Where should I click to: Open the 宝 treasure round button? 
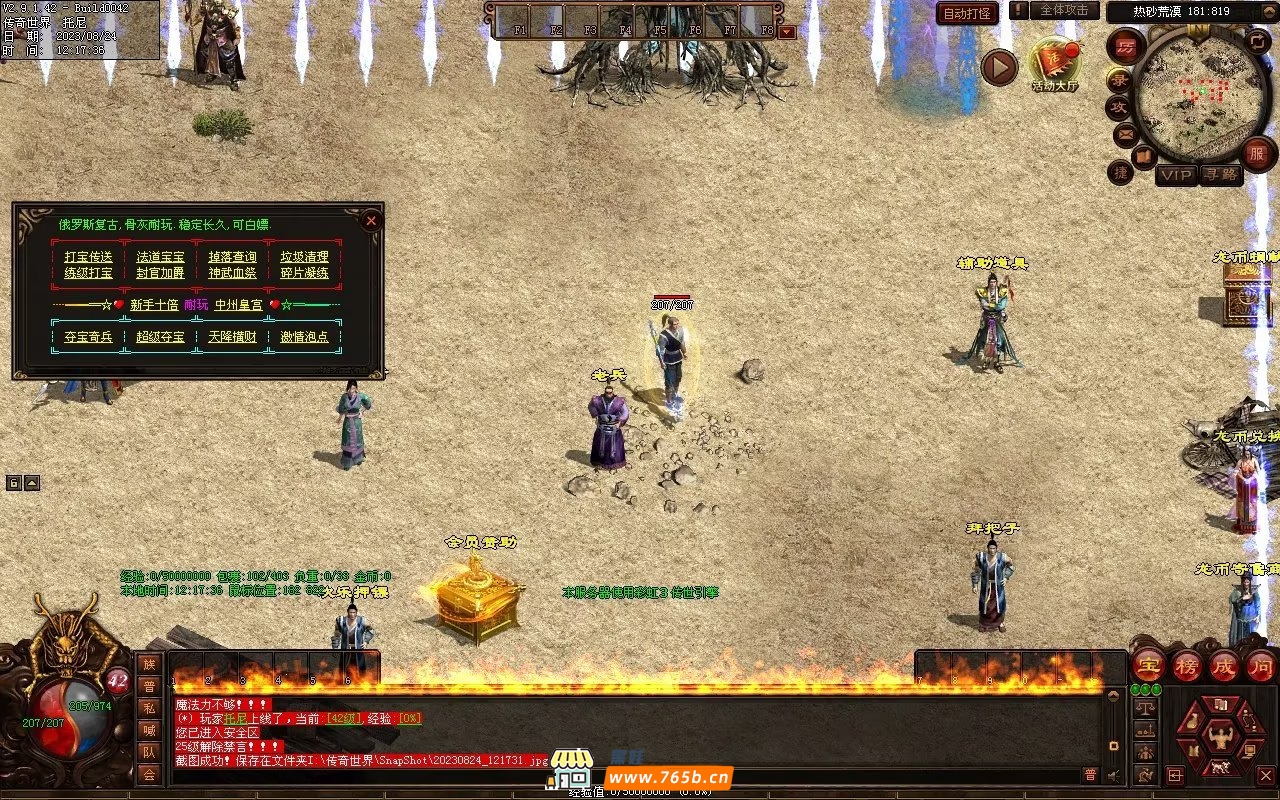(x=1149, y=664)
